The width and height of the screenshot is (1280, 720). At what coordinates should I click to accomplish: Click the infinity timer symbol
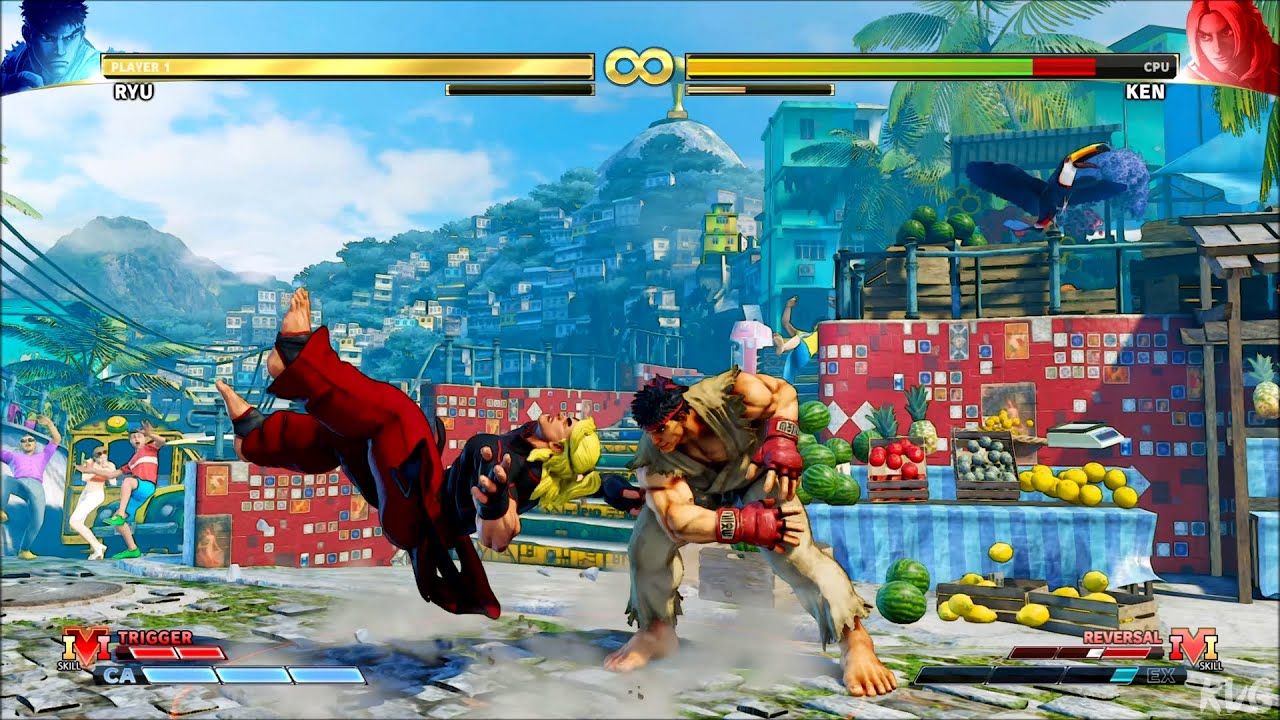(640, 65)
